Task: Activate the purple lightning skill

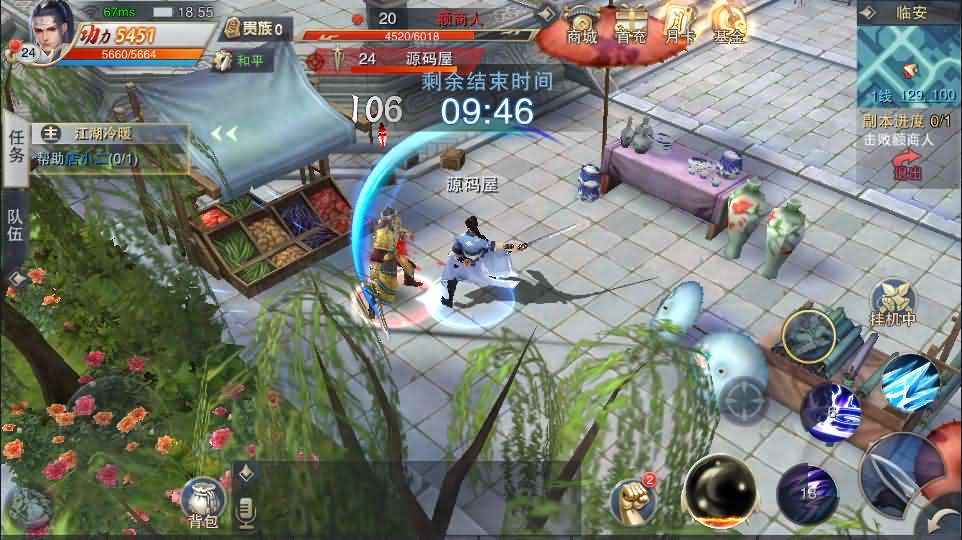Action: [x=831, y=411]
